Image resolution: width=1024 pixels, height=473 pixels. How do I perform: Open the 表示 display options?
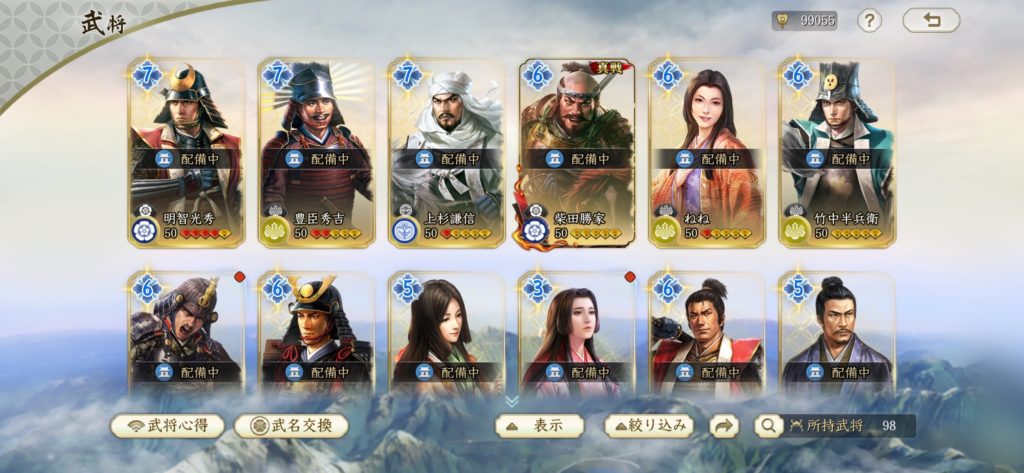[540, 425]
